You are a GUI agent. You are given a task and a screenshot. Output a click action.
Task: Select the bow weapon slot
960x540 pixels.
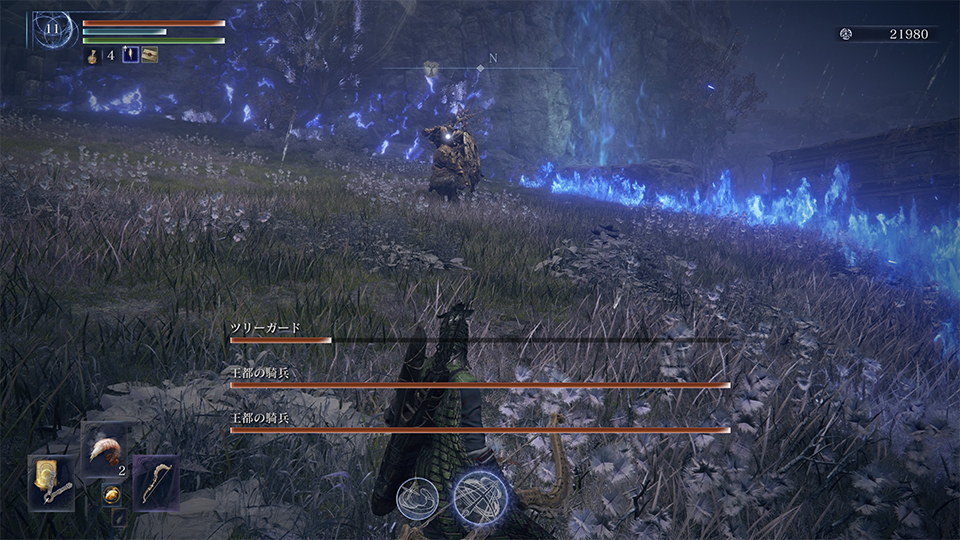coord(155,482)
